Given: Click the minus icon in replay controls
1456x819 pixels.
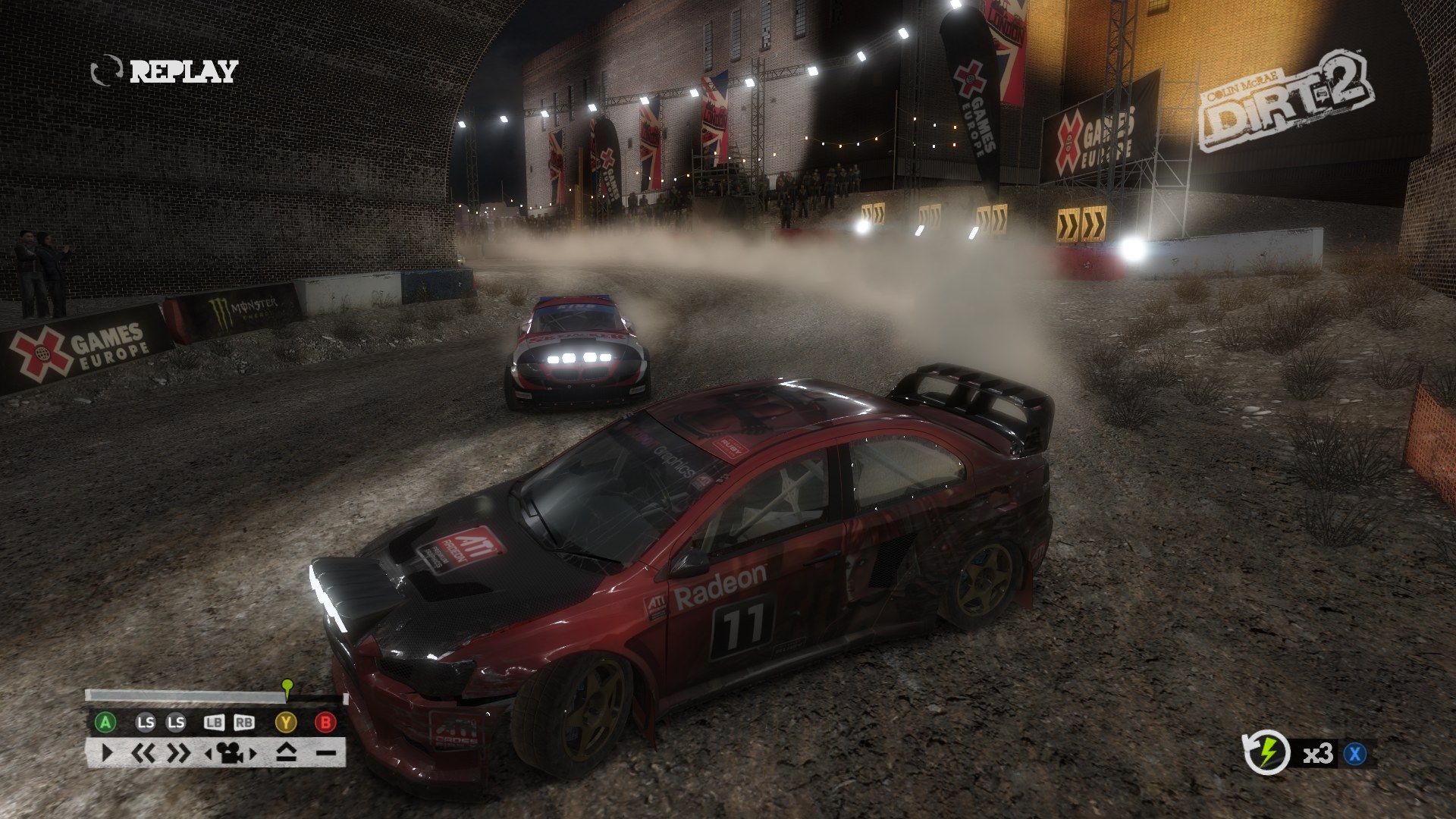Looking at the screenshot, I should (x=325, y=753).
